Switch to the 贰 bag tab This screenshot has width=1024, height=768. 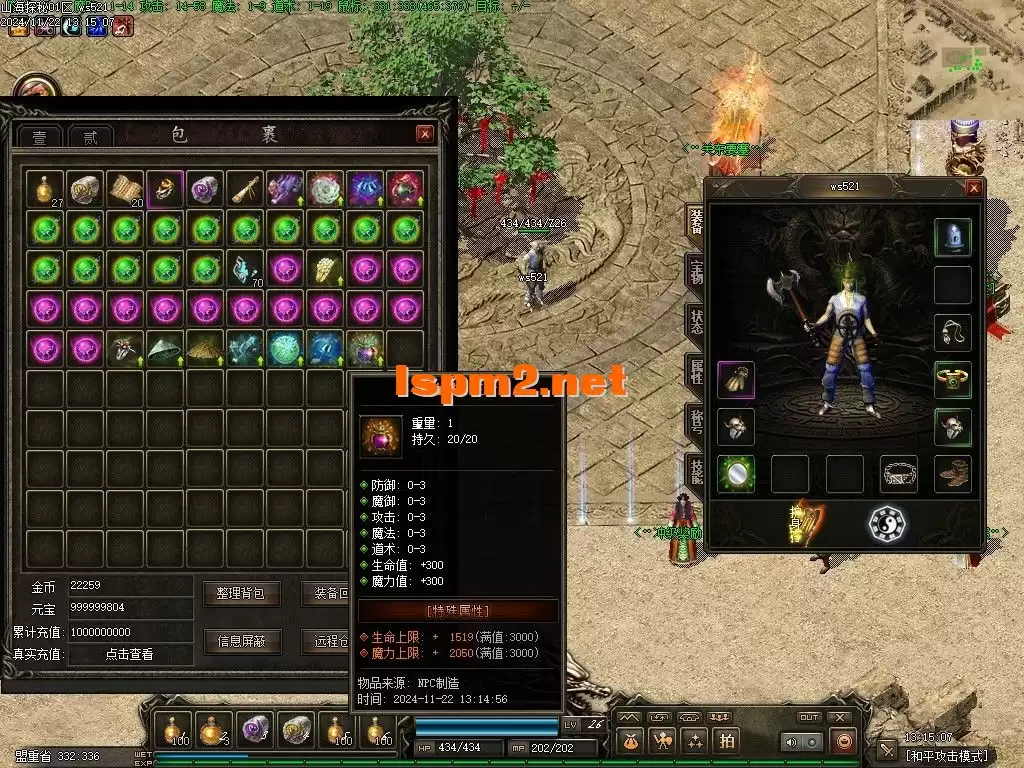pyautogui.click(x=90, y=137)
